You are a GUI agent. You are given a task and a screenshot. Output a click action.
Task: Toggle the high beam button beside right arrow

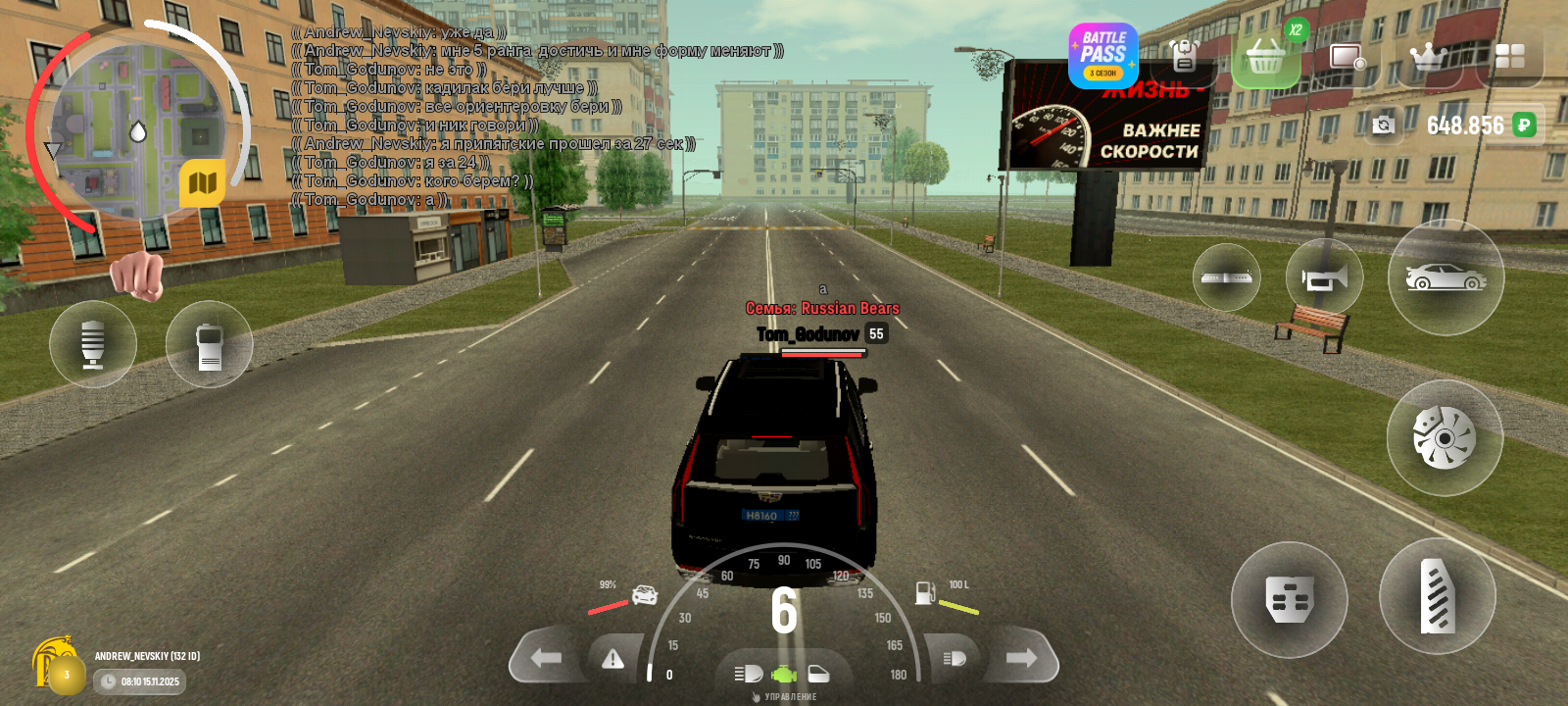(x=955, y=658)
